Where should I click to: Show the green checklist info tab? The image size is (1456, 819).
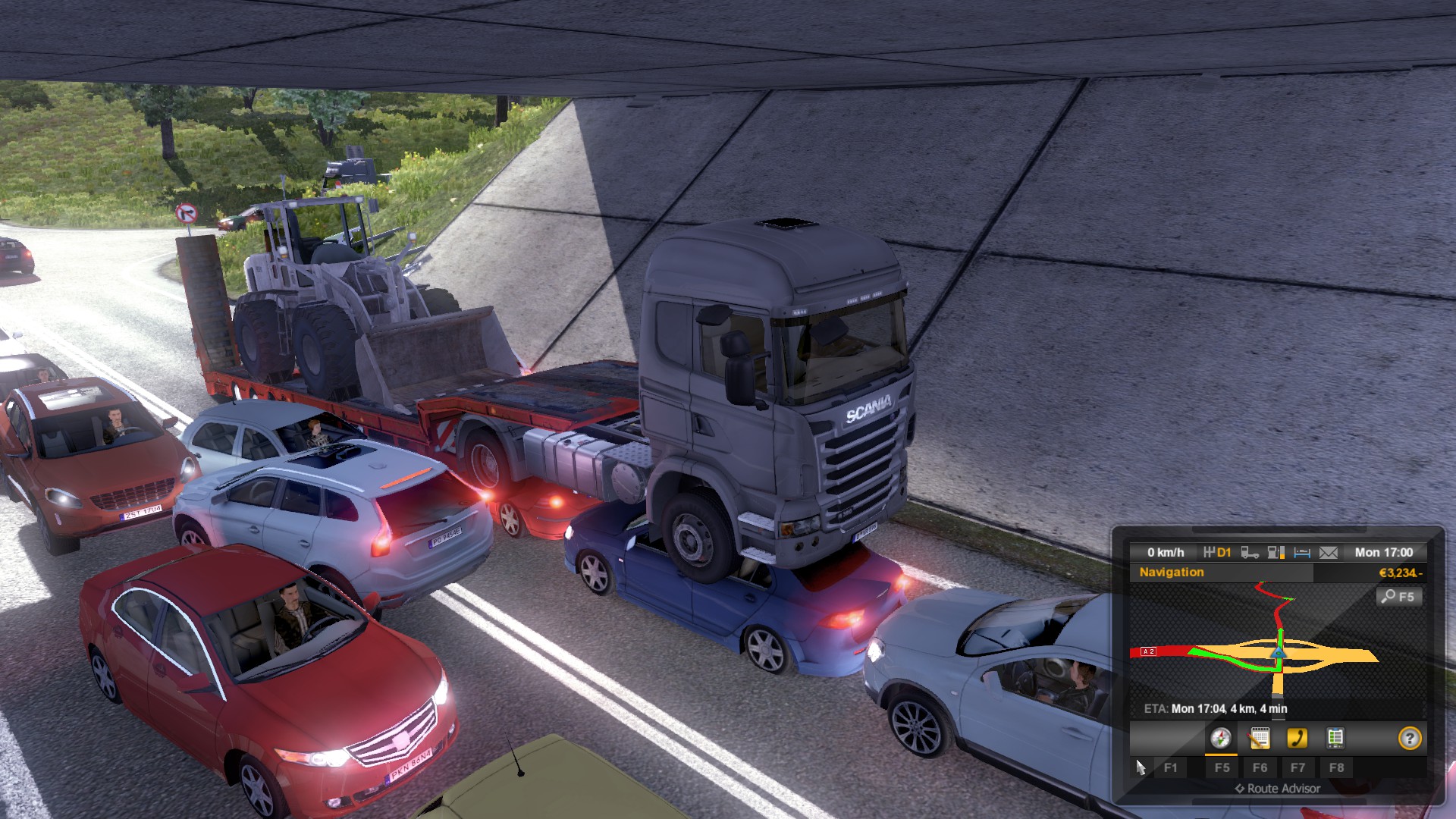tap(1335, 738)
